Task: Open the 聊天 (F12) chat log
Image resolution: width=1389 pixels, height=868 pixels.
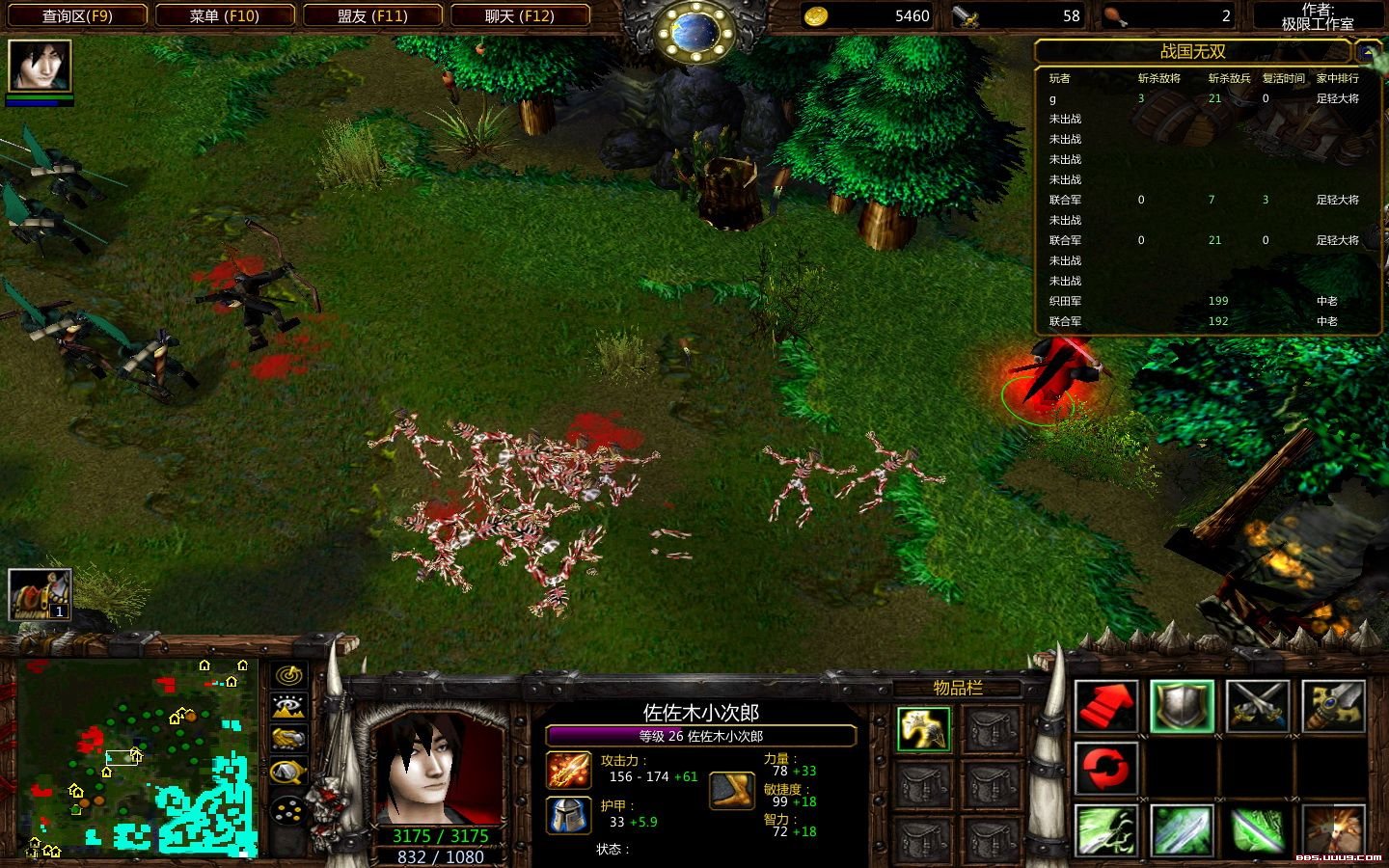Action: (519, 15)
